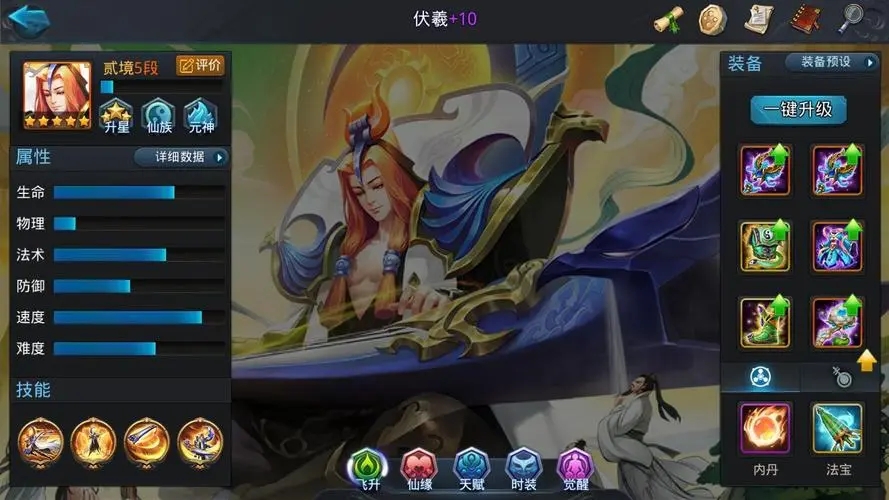Open the scroll icon in top bar
889x500 pixels.
pos(668,19)
